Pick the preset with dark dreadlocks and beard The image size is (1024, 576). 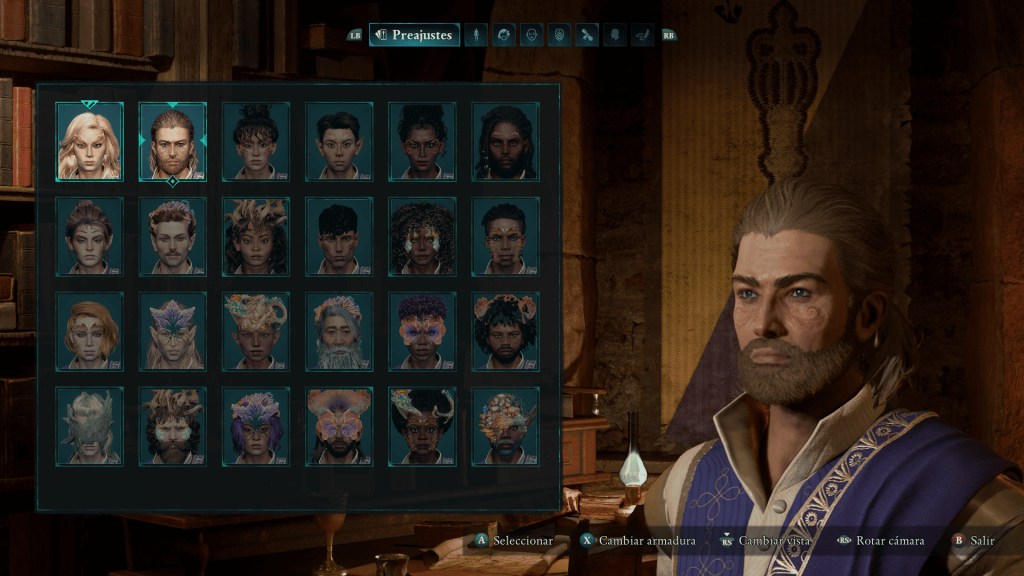point(505,141)
